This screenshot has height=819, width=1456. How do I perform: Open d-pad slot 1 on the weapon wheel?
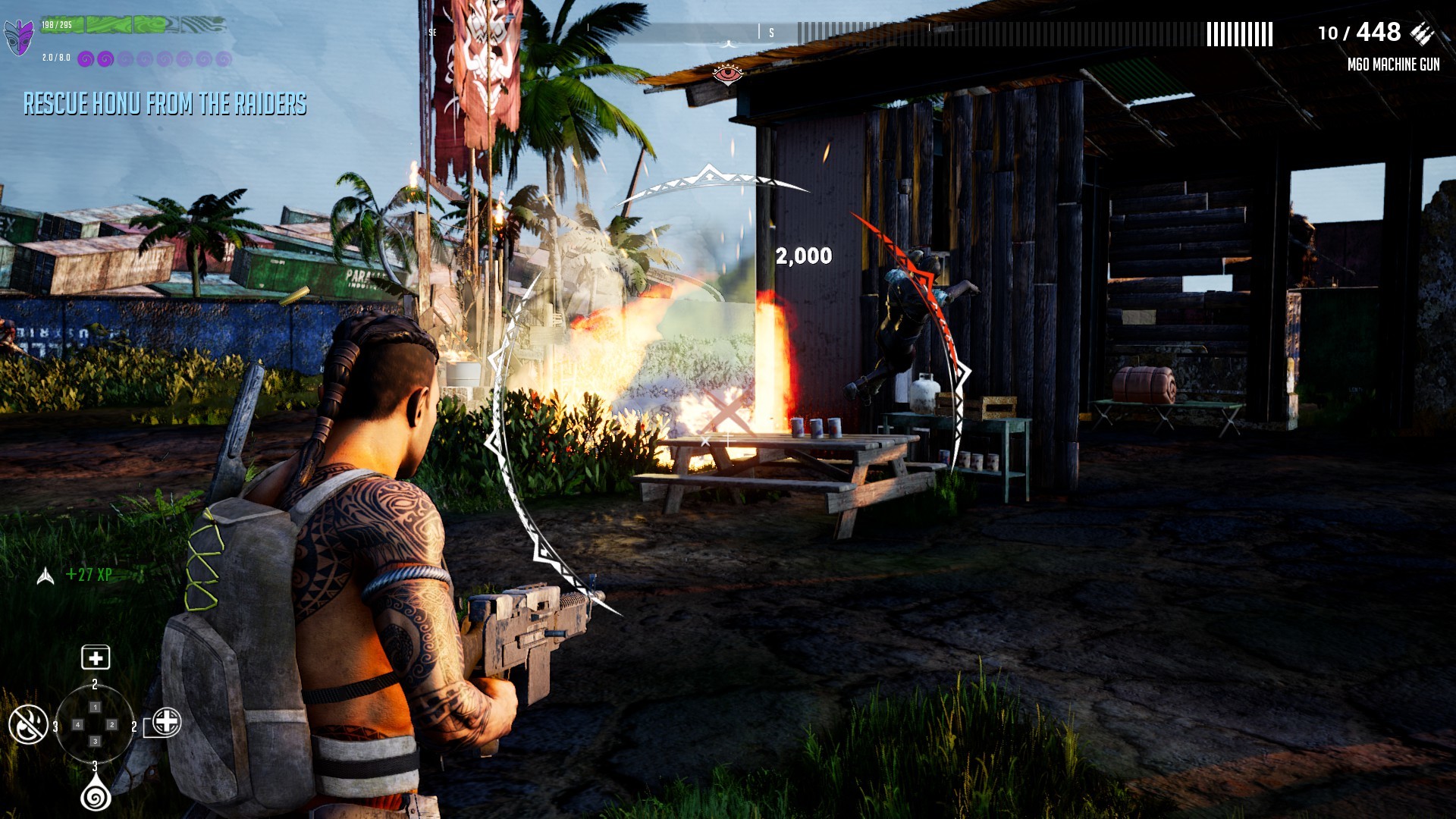click(x=96, y=708)
